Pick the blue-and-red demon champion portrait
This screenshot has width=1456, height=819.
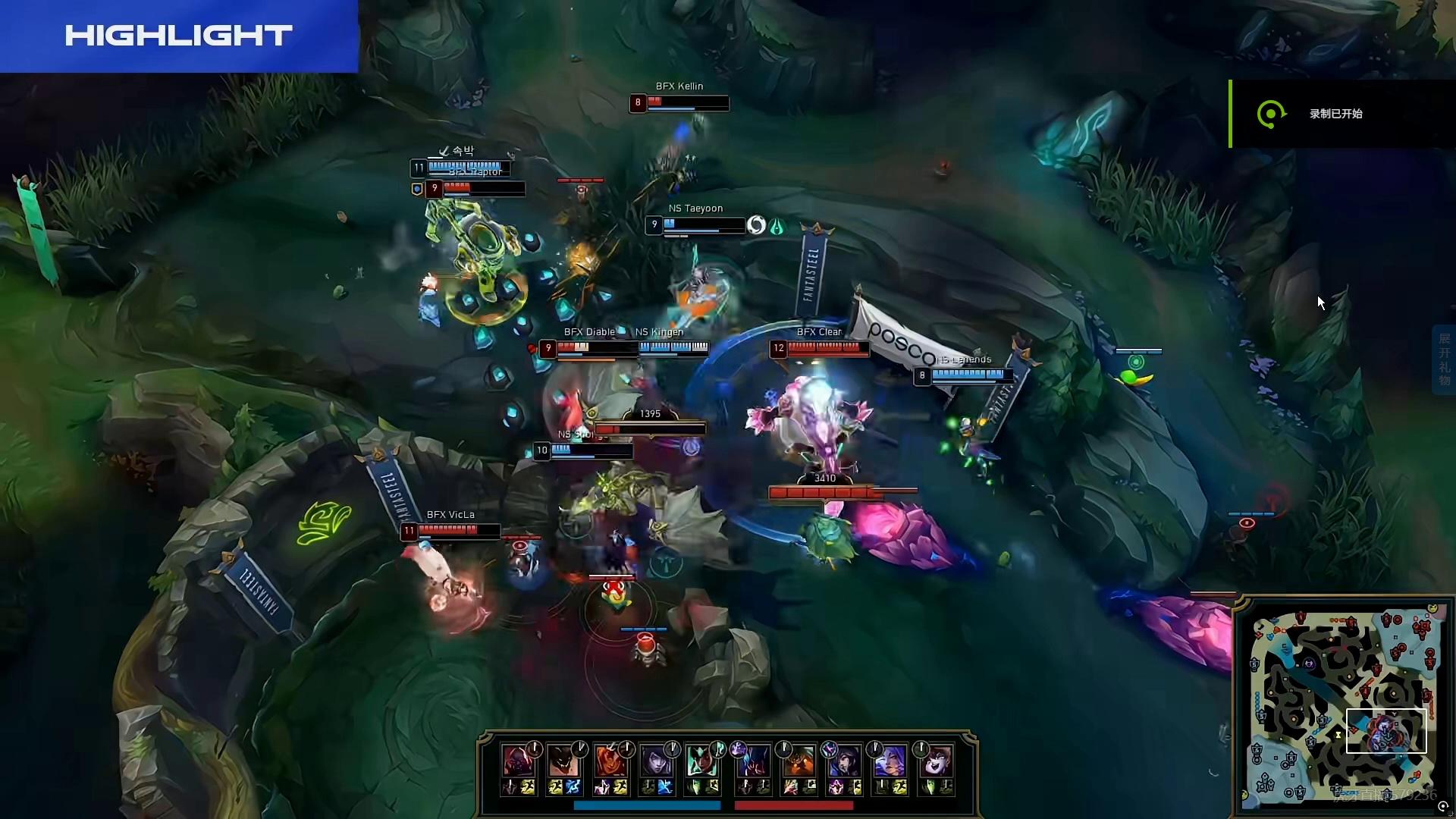coord(753,761)
